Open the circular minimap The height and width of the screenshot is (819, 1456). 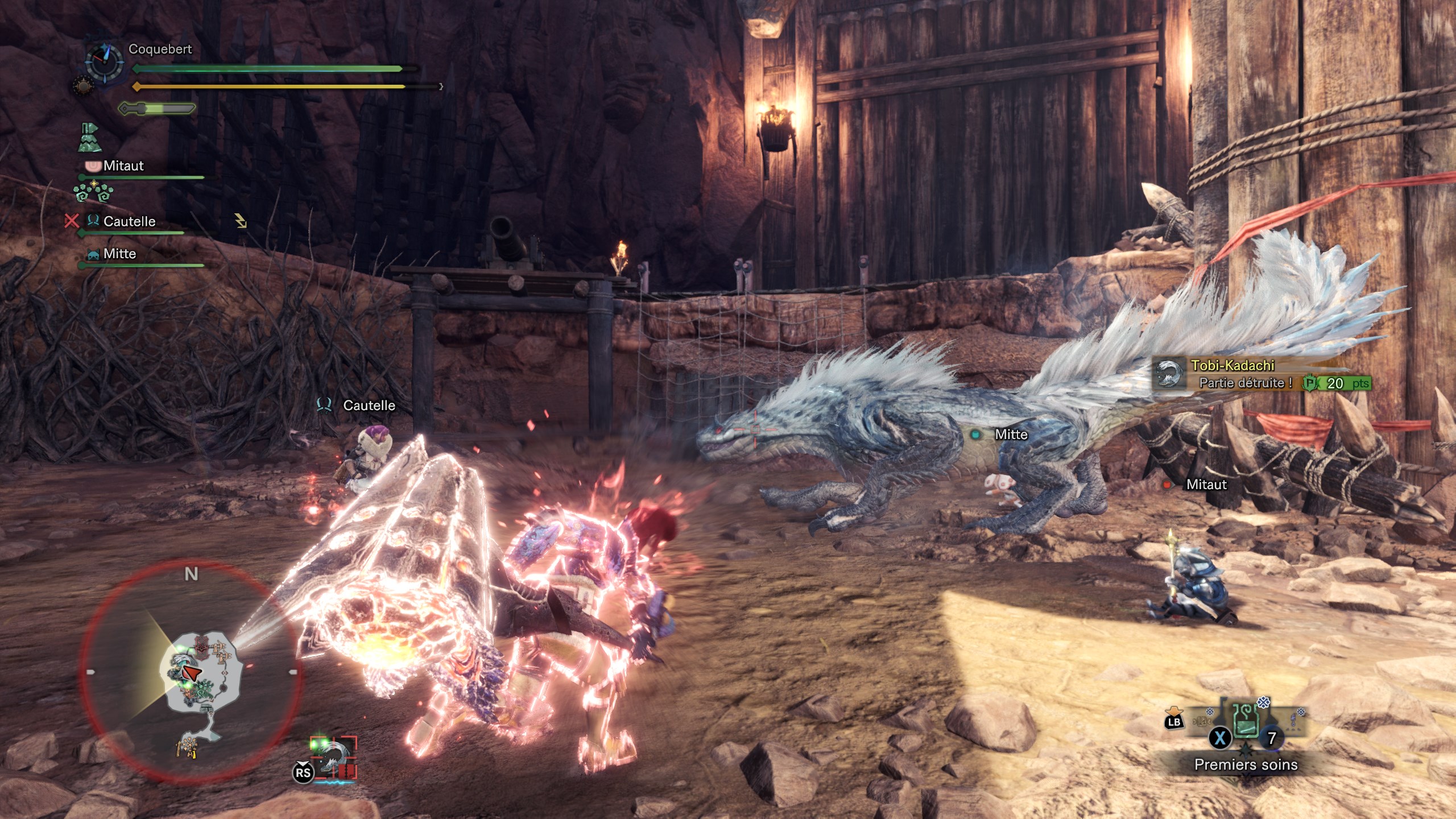pyautogui.click(x=191, y=671)
